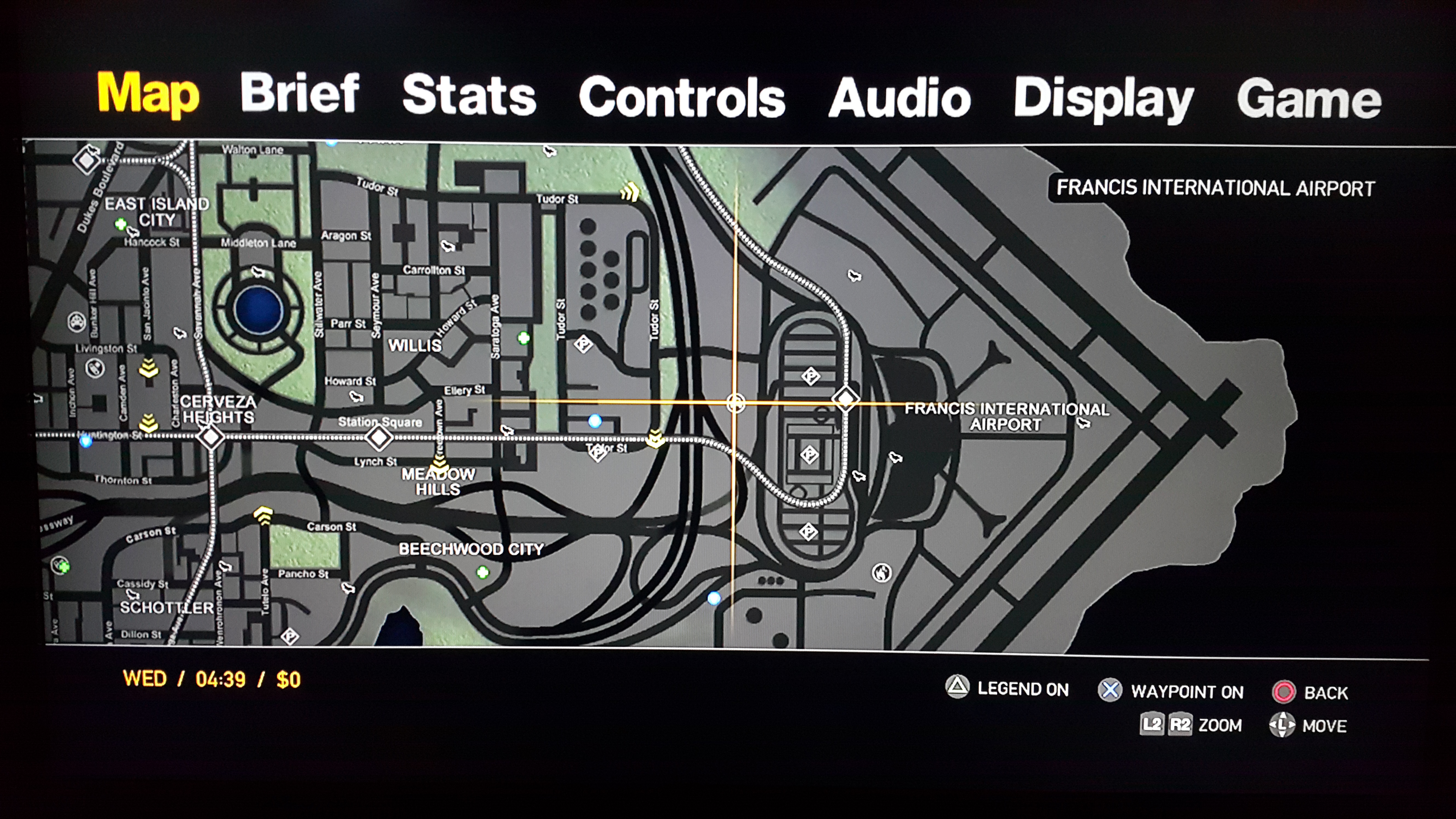The width and height of the screenshot is (1456, 819).
Task: Click the Francis International Airport subway station marker
Action: click(x=846, y=399)
